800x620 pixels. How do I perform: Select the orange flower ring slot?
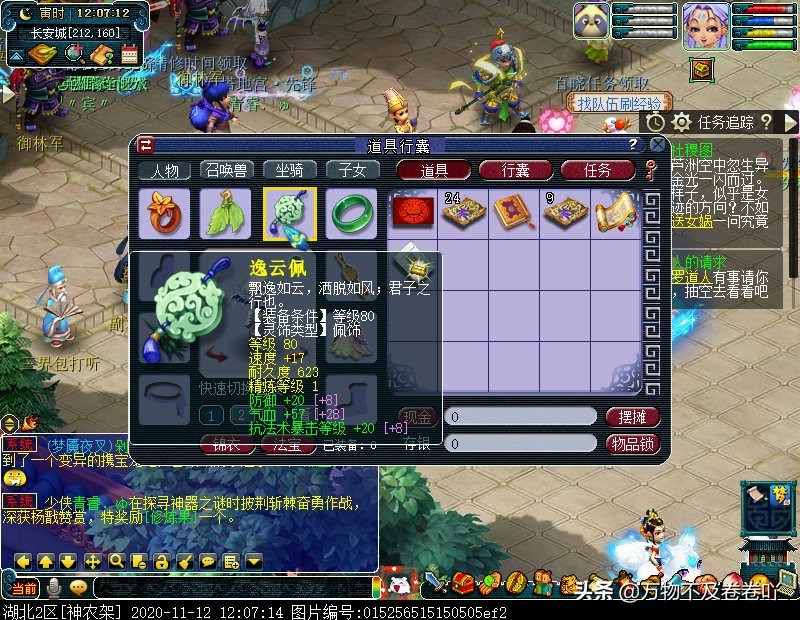coord(164,214)
